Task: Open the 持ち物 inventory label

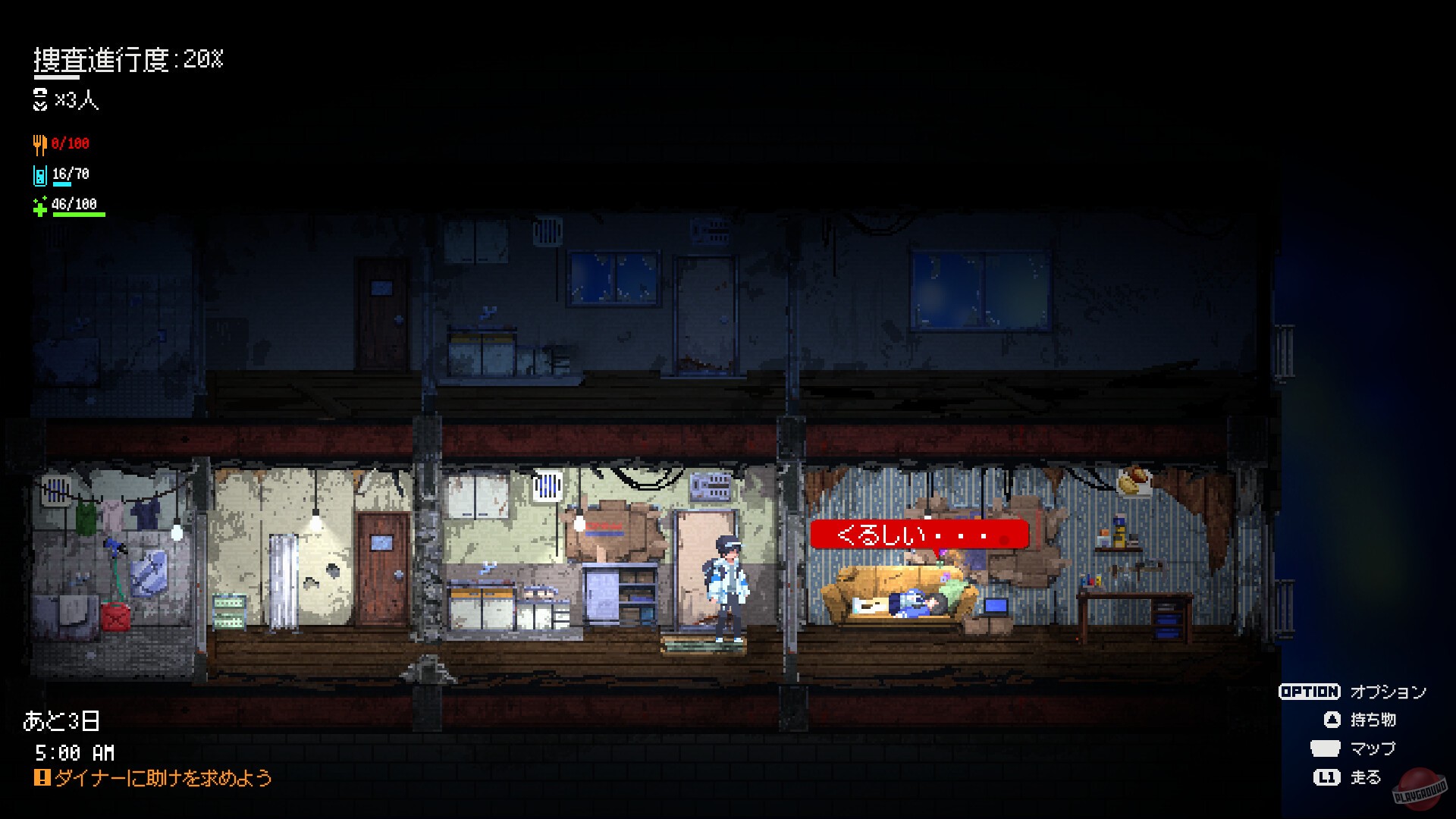Action: pos(1374,720)
